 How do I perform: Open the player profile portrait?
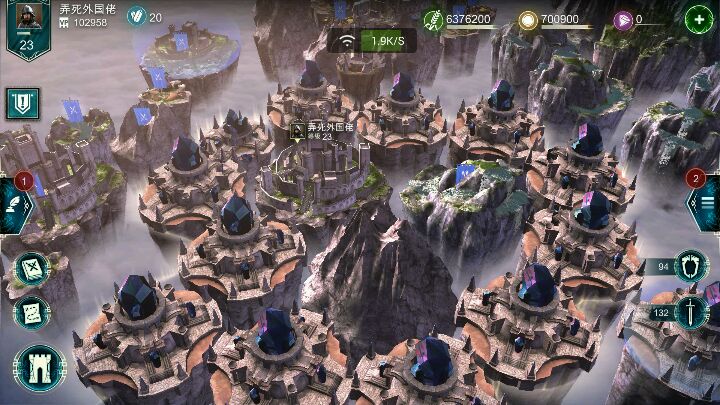(x=26, y=25)
